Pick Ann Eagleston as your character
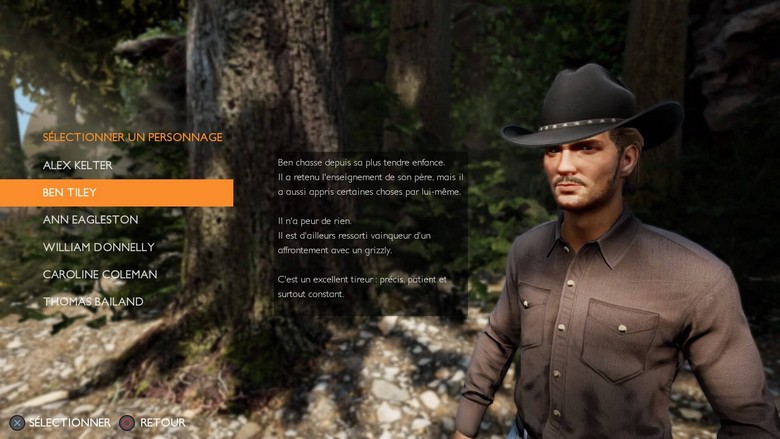 pos(90,219)
